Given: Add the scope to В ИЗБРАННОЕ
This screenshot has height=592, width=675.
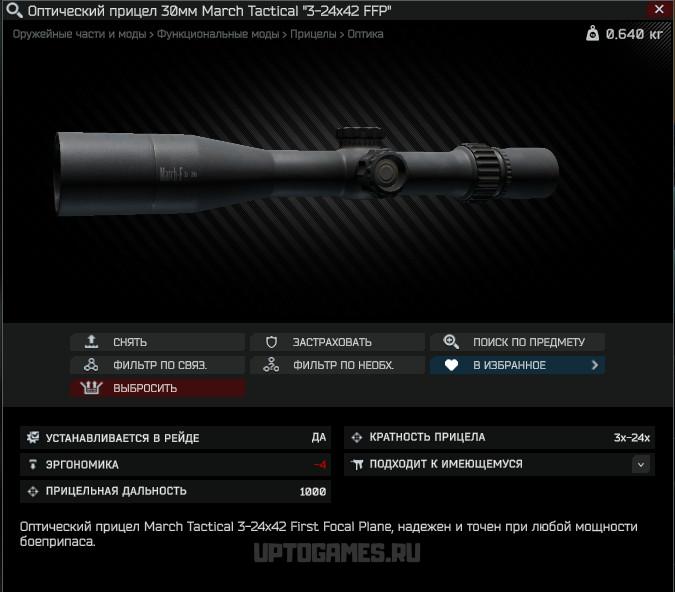Looking at the screenshot, I should 517,365.
